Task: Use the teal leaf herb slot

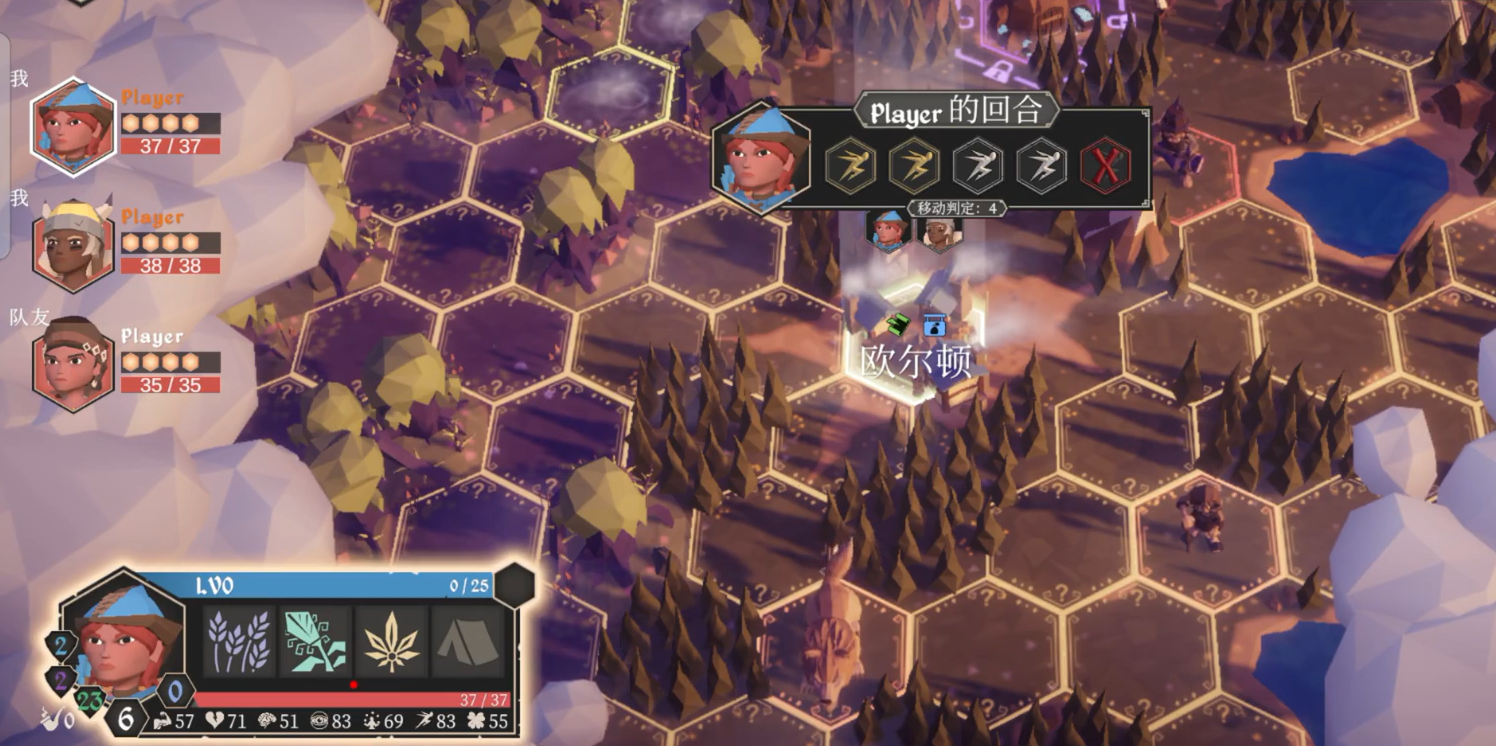Action: 315,641
